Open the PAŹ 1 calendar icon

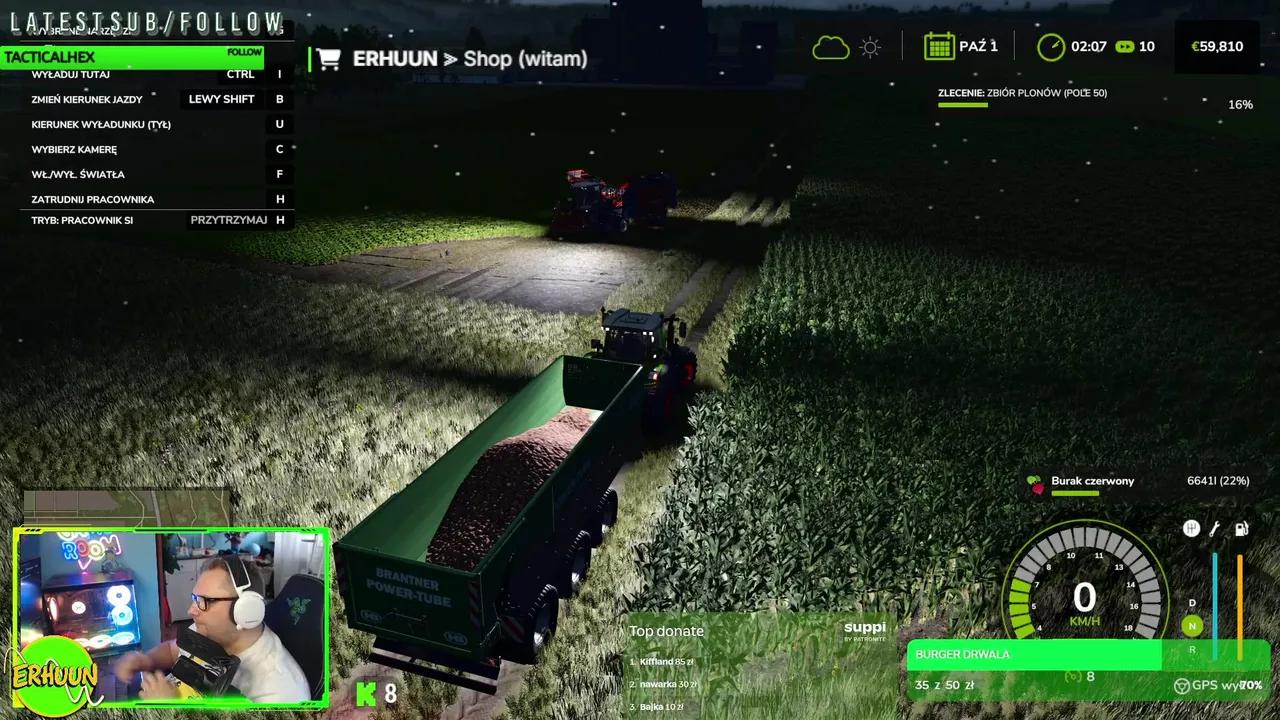940,46
